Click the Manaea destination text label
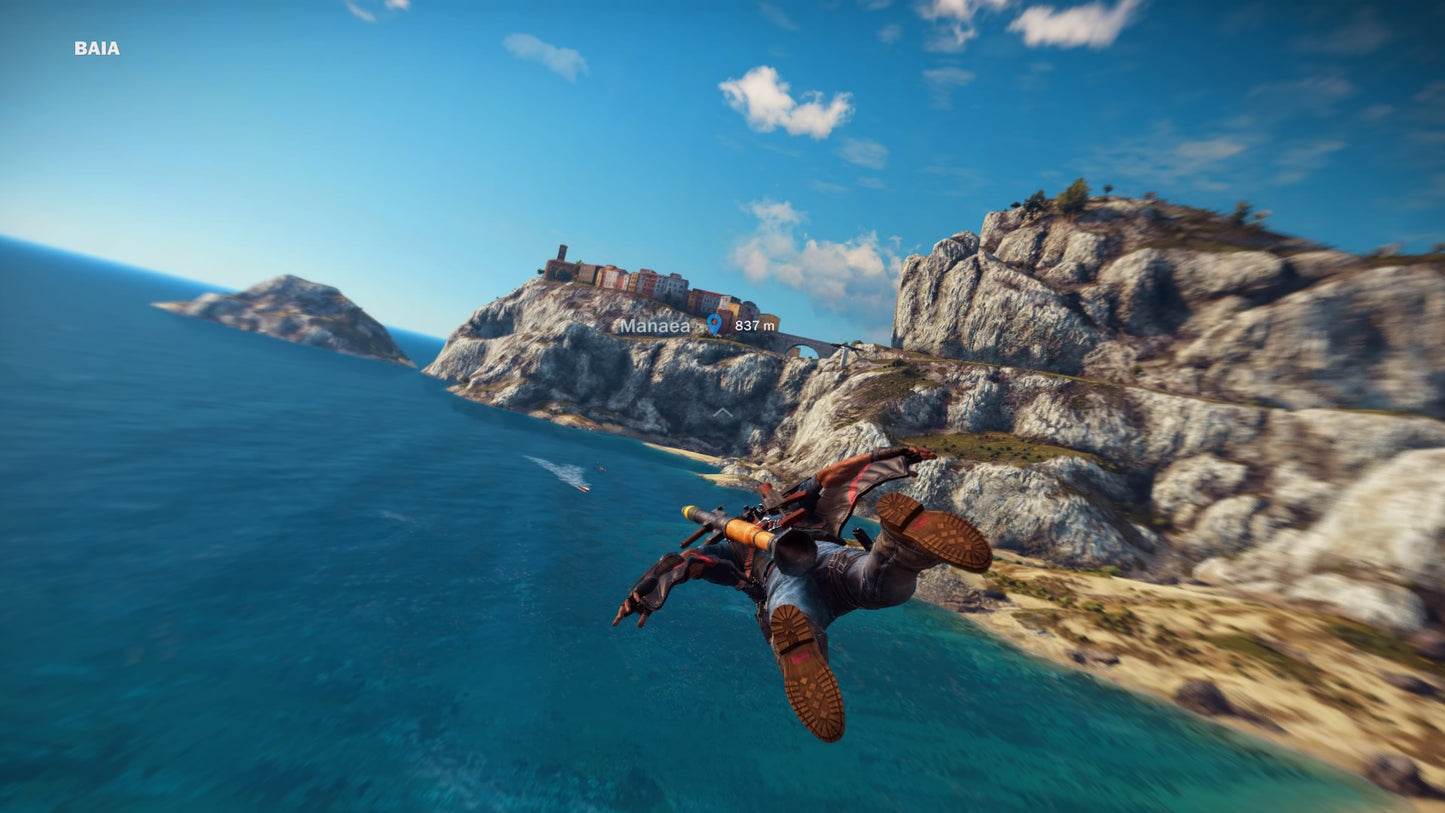Image resolution: width=1445 pixels, height=813 pixels. pos(654,325)
